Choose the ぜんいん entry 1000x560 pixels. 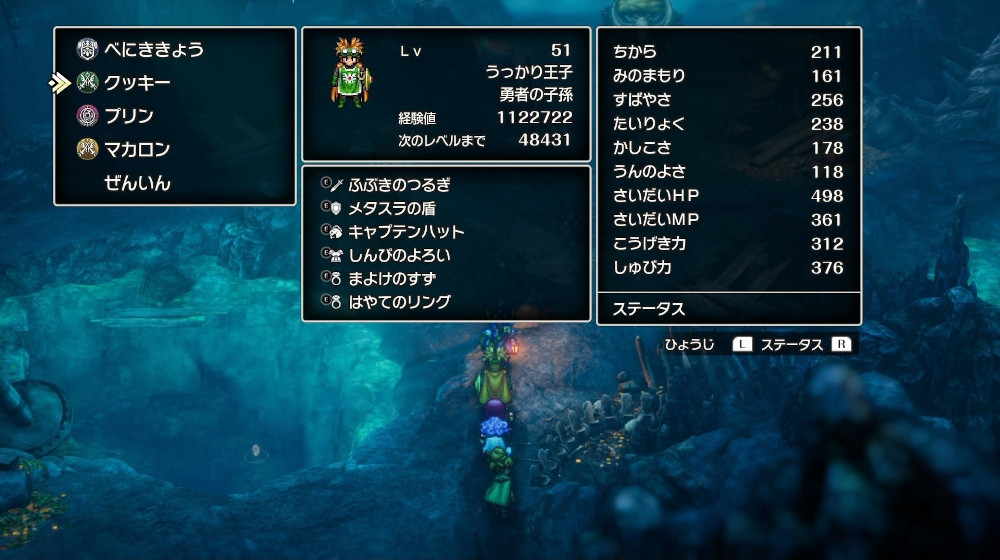click(137, 183)
